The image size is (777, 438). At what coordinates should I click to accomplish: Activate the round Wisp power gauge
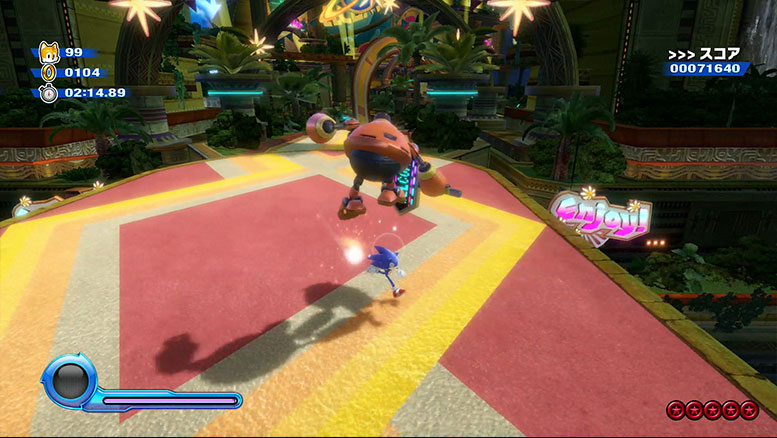[x=68, y=383]
